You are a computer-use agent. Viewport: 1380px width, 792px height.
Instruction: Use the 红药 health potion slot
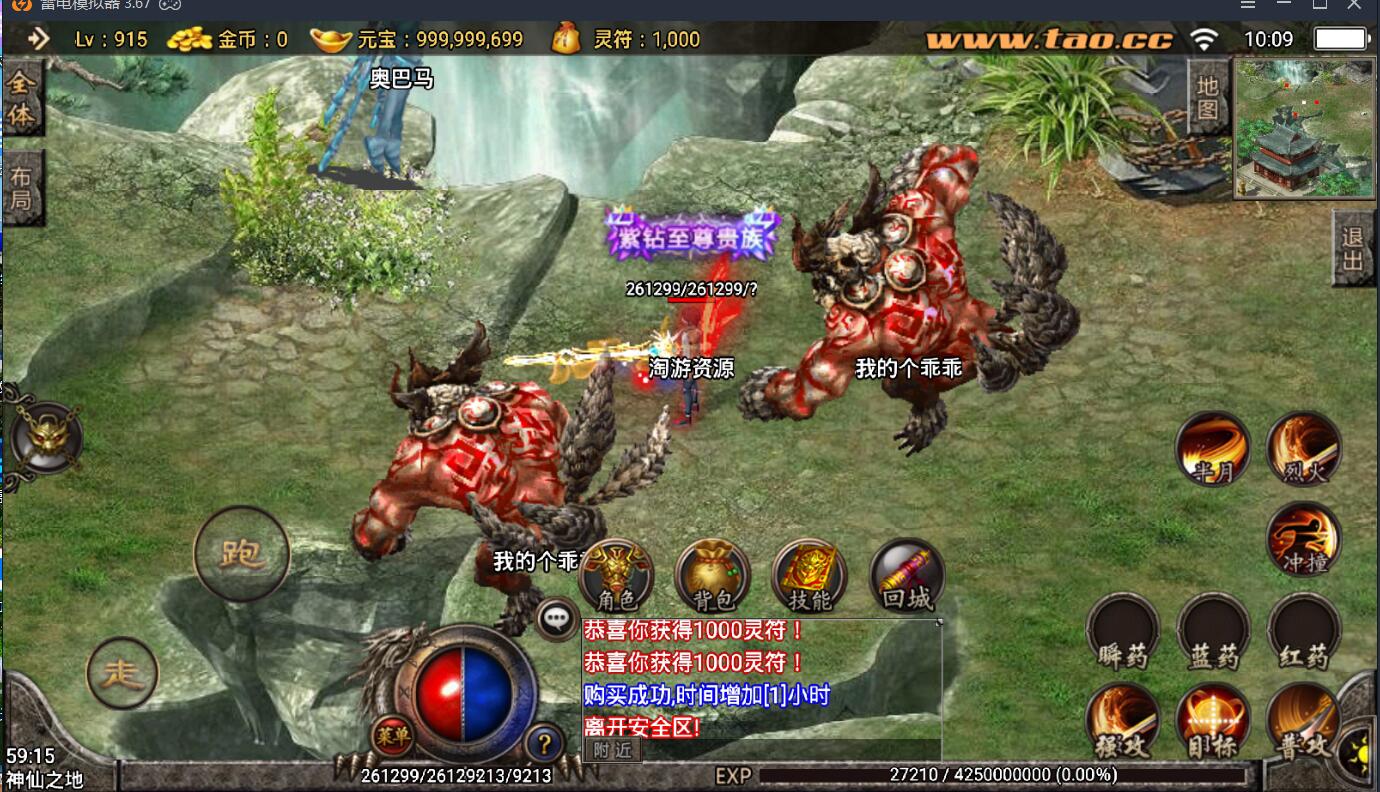point(1303,631)
